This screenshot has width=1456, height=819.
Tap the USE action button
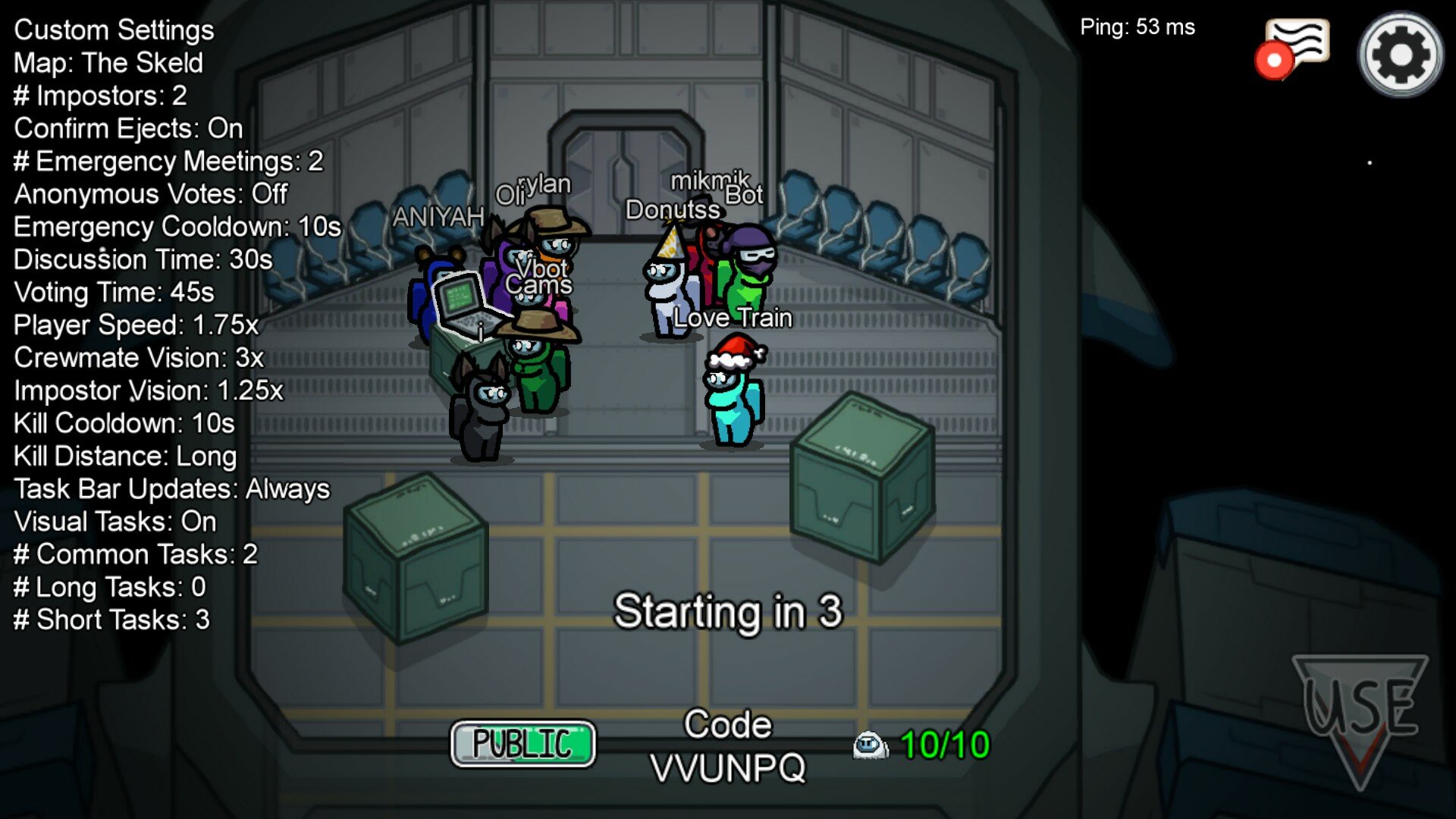[1360, 711]
